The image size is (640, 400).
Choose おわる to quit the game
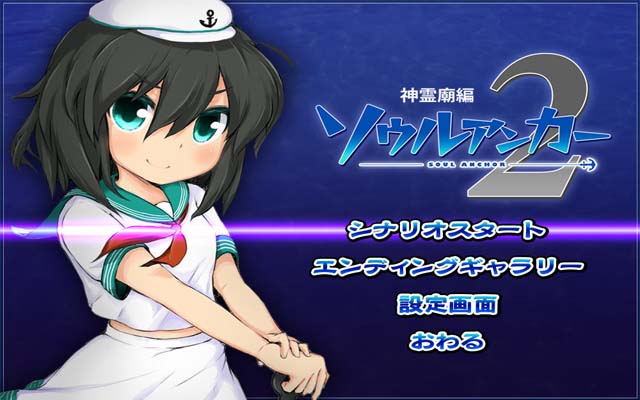pos(446,341)
